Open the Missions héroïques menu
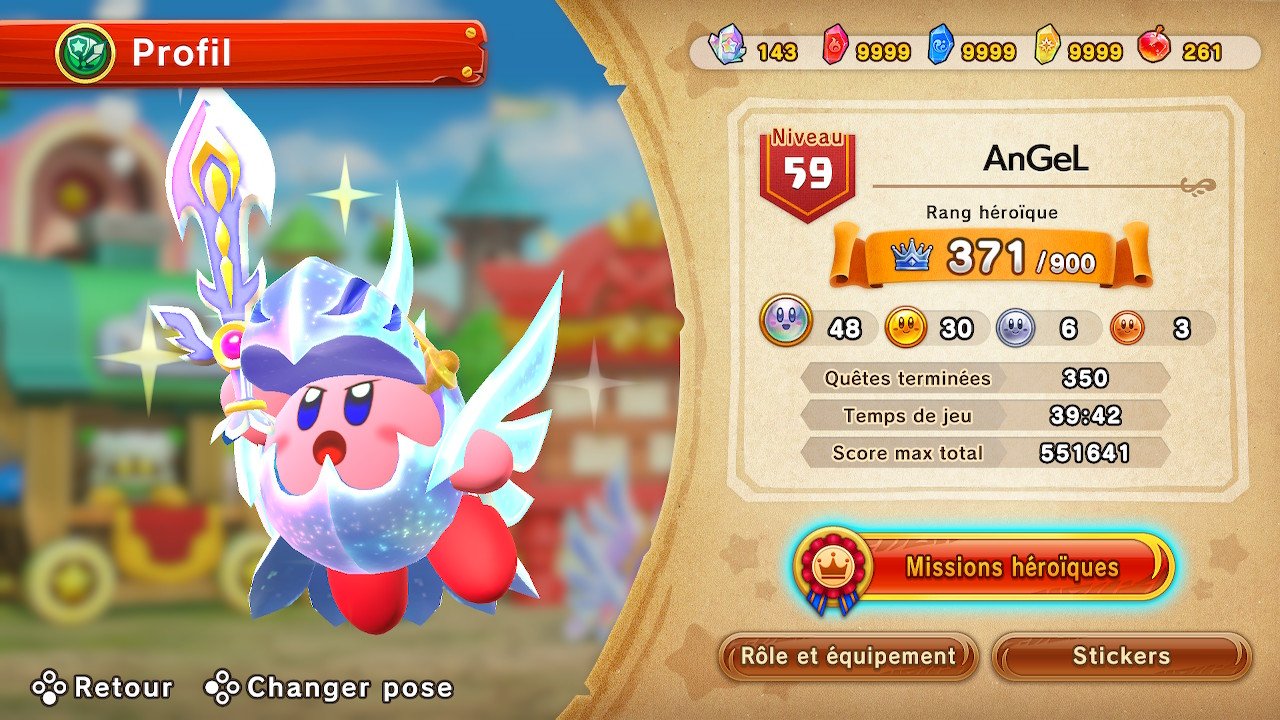This screenshot has width=1280, height=720. pos(1010,567)
